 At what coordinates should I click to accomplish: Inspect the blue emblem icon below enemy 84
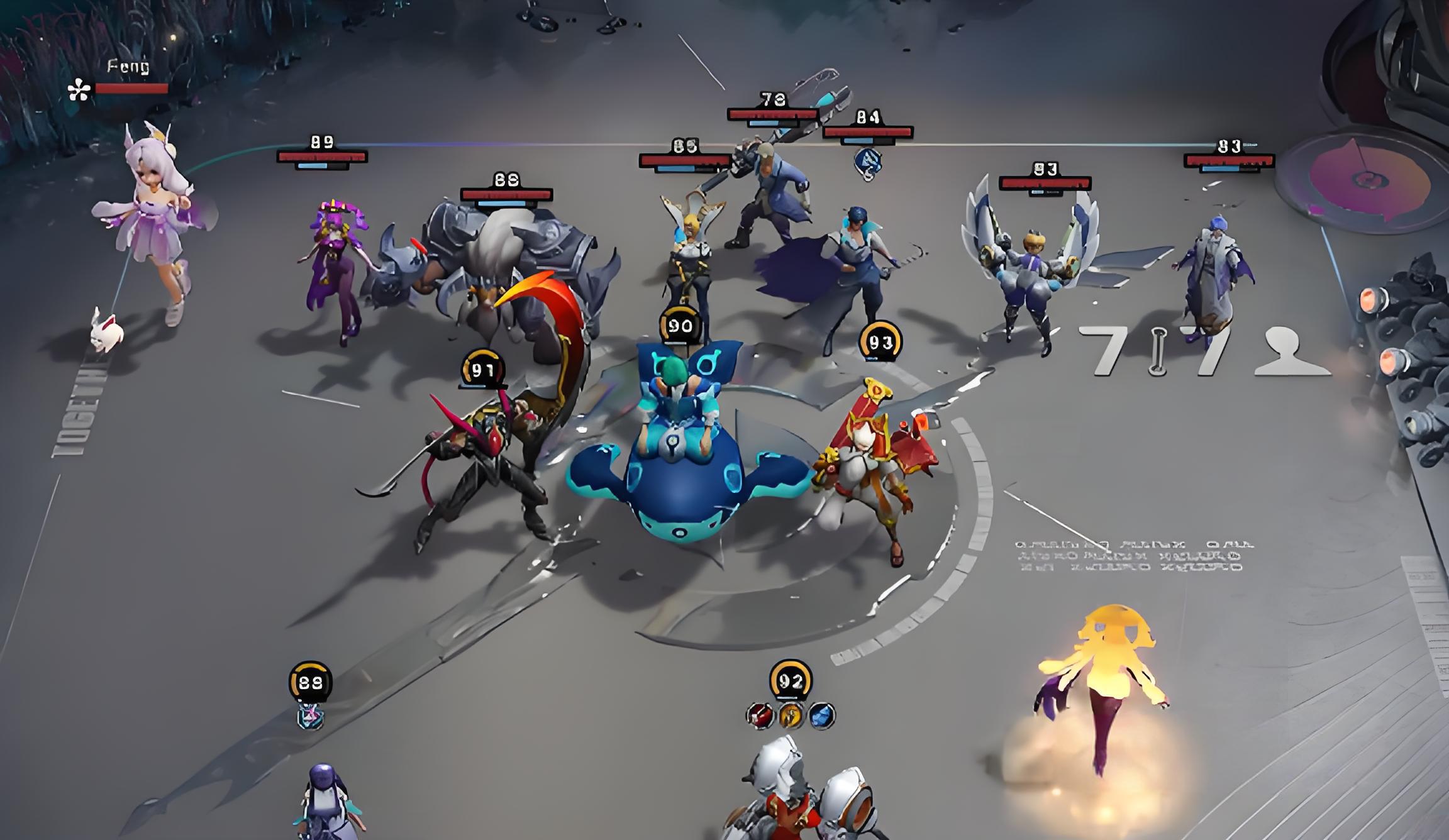pyautogui.click(x=867, y=162)
